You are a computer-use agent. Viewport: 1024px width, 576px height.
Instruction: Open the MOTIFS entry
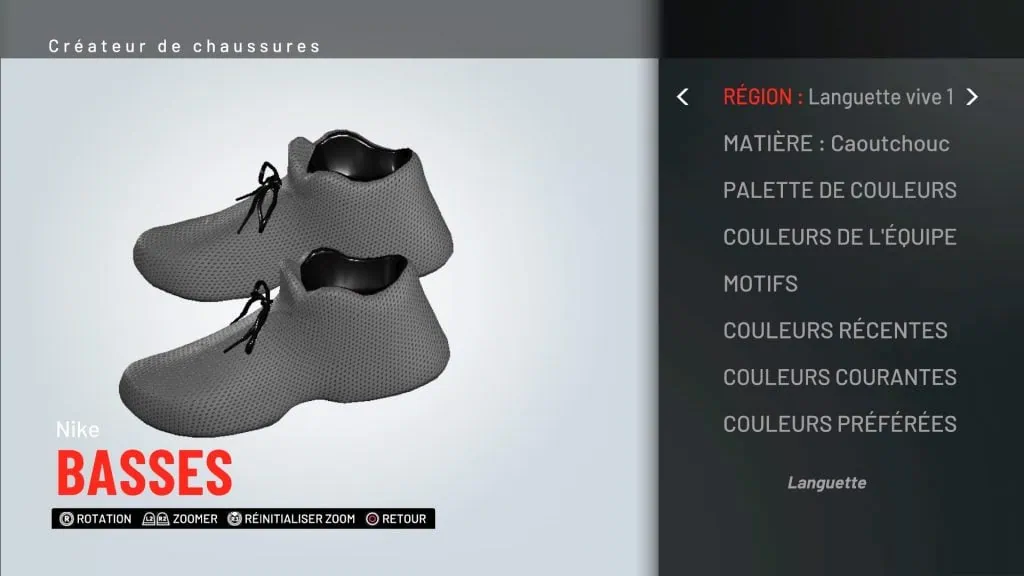pyautogui.click(x=760, y=284)
